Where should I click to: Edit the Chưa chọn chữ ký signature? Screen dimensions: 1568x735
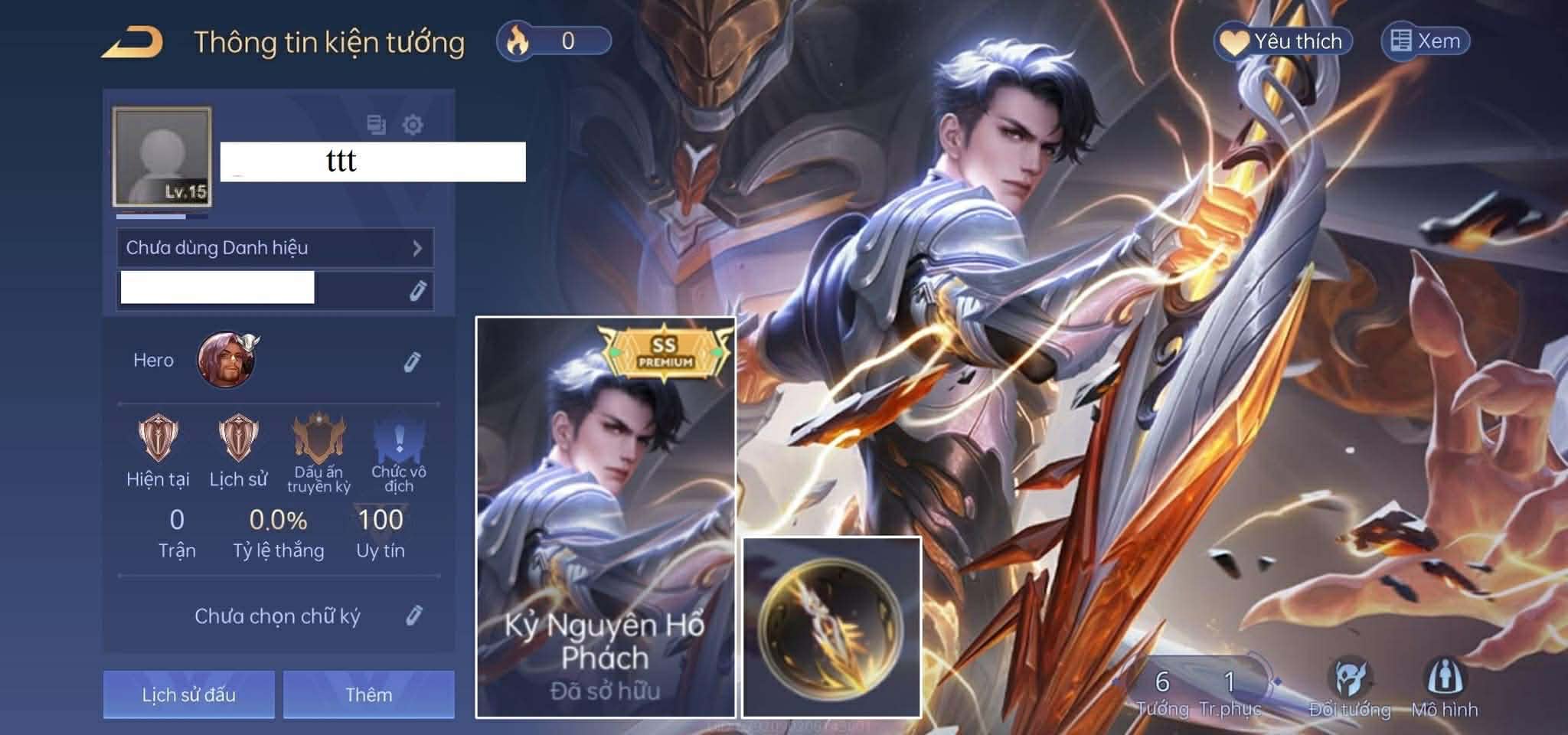(413, 616)
